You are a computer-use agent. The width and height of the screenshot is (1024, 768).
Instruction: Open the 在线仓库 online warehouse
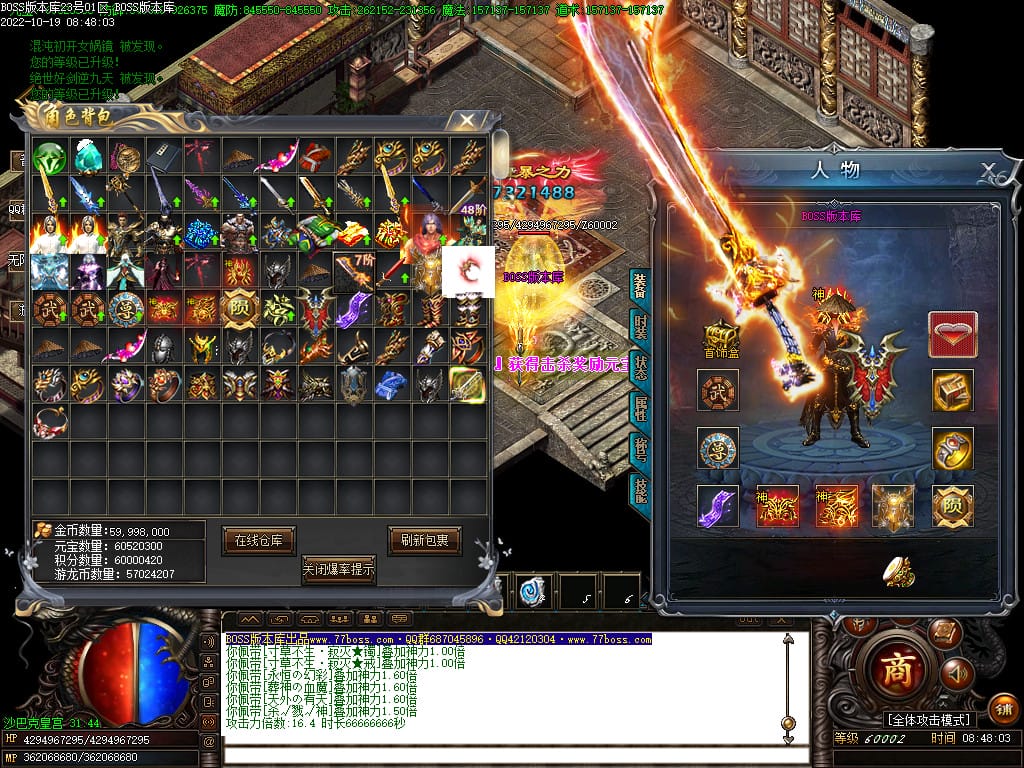click(259, 540)
